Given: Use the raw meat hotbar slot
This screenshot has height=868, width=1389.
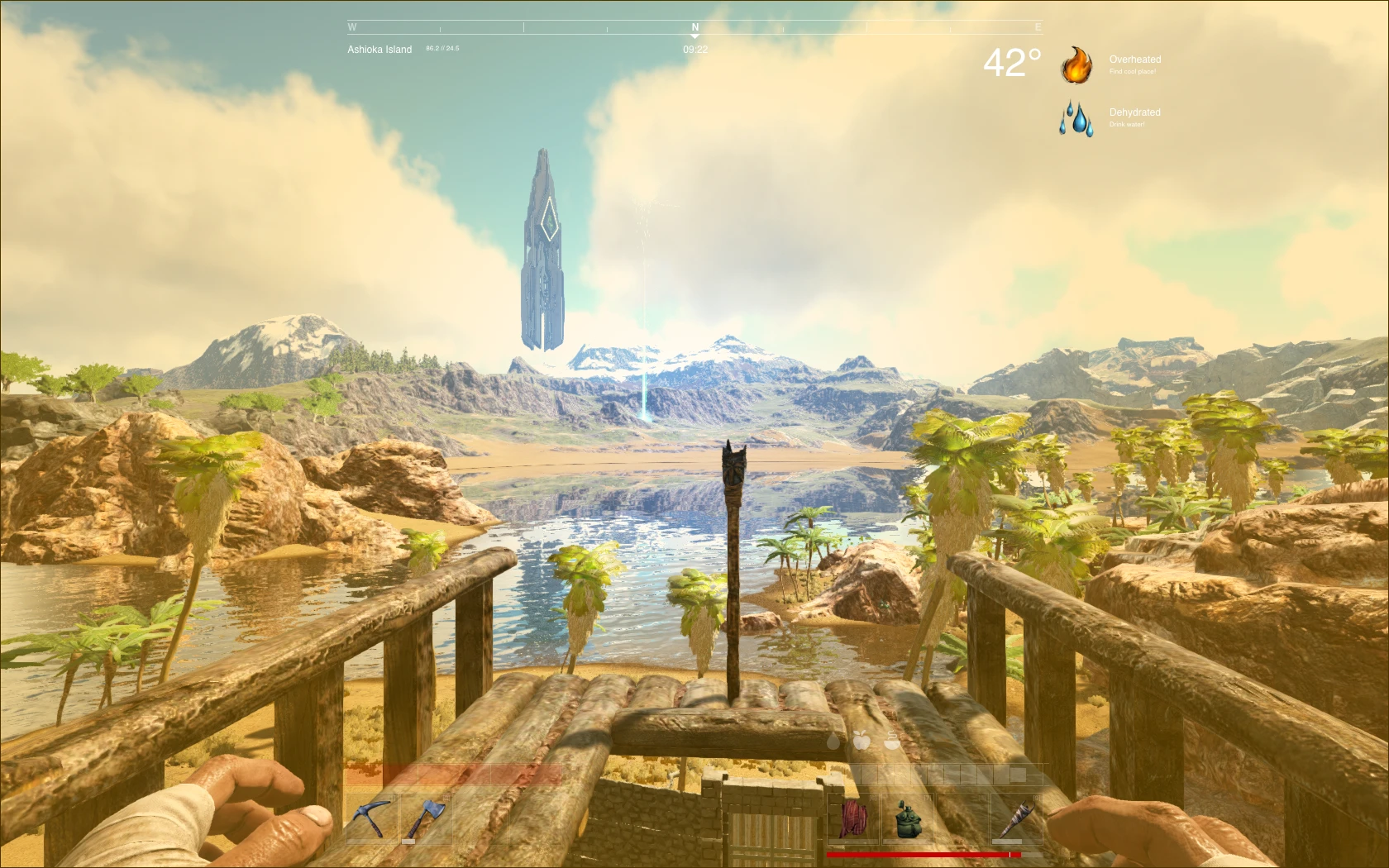Looking at the screenshot, I should (x=854, y=818).
